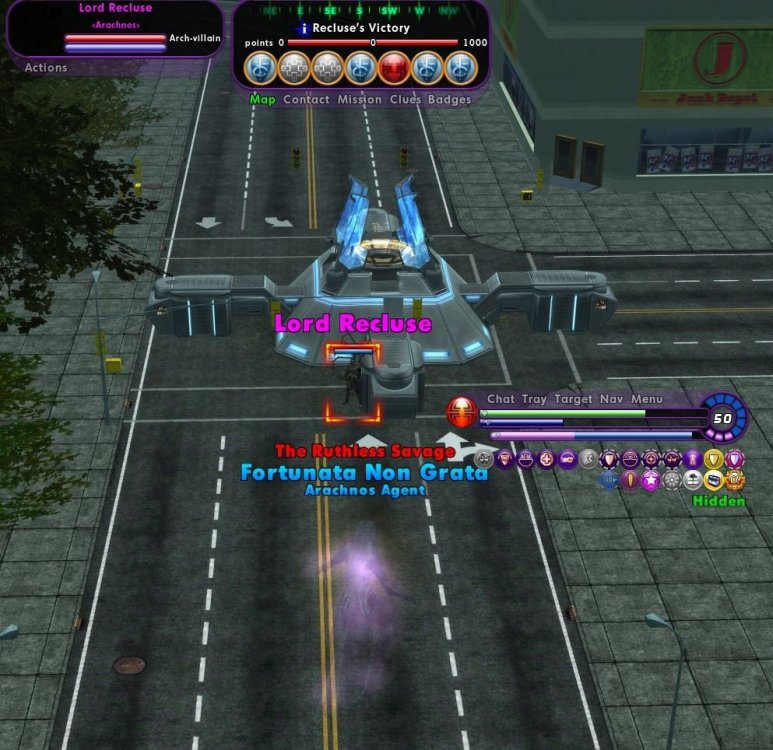Open the Actions menu under the target
This screenshot has width=773, height=750.
(x=46, y=68)
